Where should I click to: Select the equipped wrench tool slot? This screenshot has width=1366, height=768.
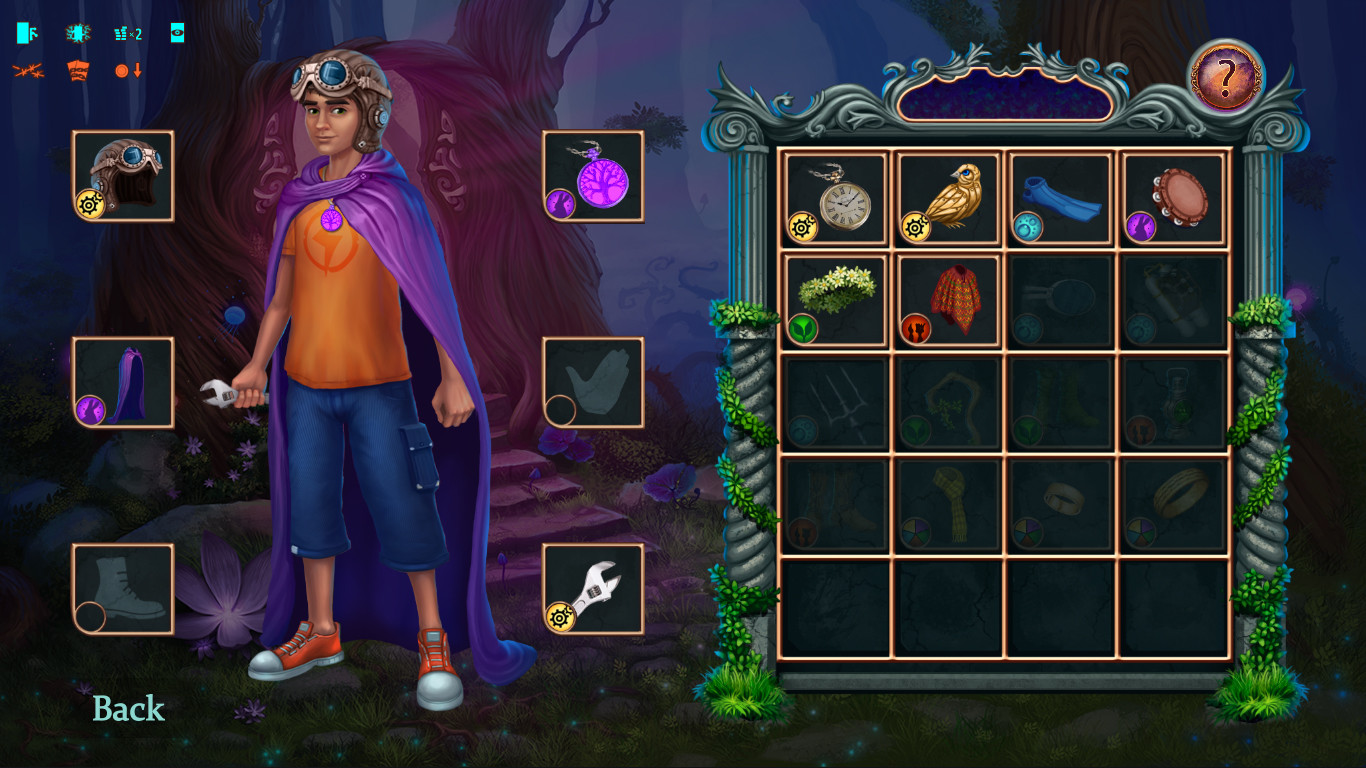[593, 589]
